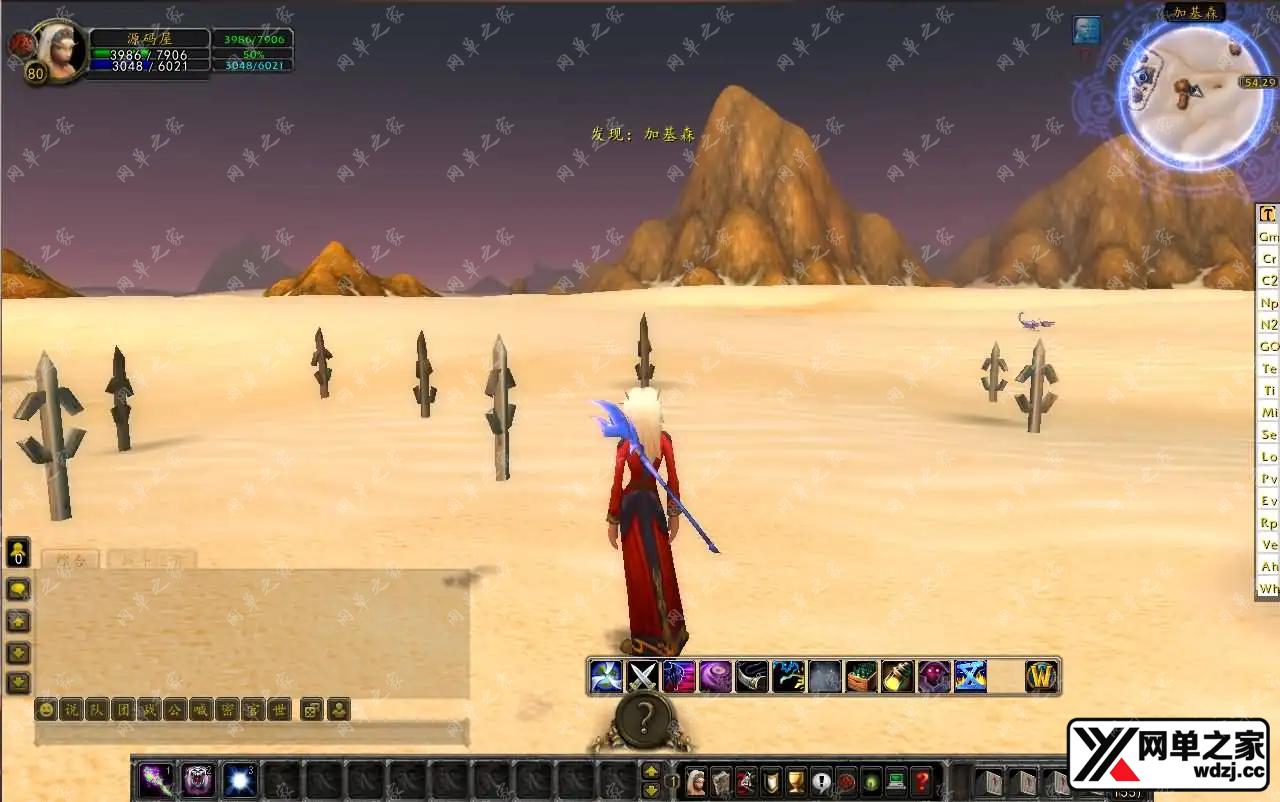Cast the purple-green bolt spell in slot 1
Image resolution: width=1280 pixels, height=802 pixels.
tap(156, 780)
